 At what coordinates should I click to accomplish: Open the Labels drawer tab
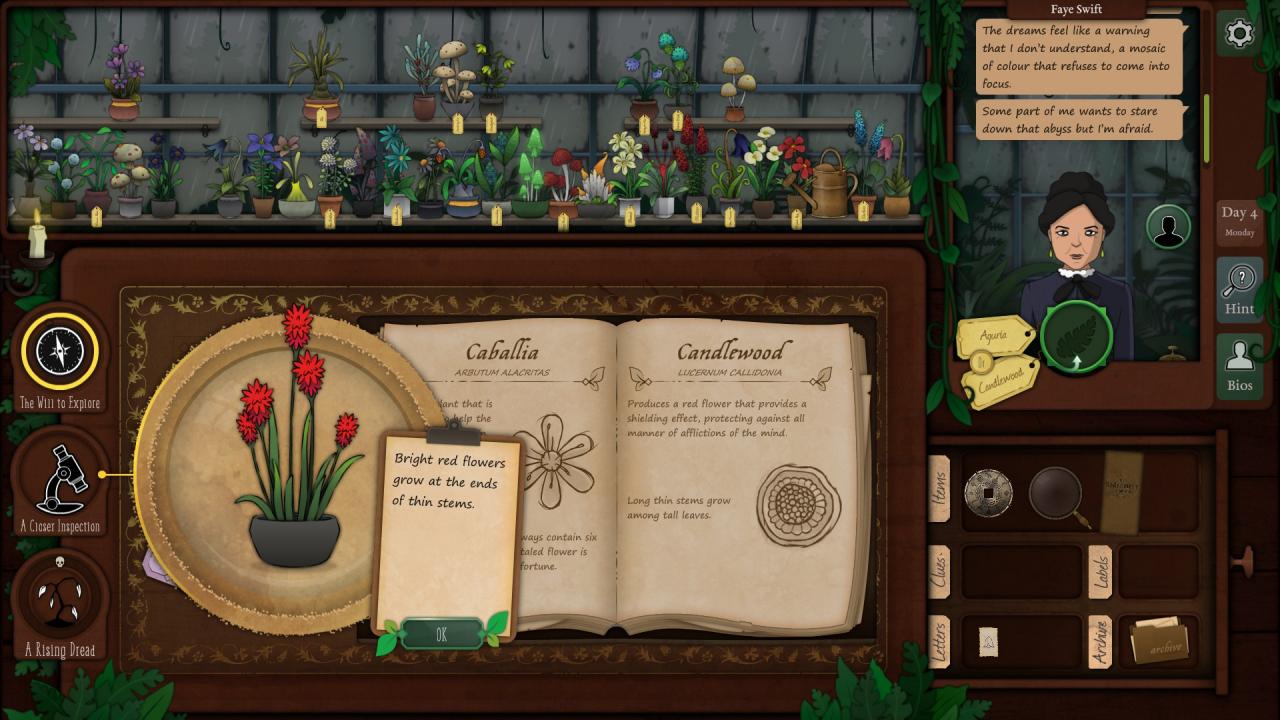[x=1100, y=572]
